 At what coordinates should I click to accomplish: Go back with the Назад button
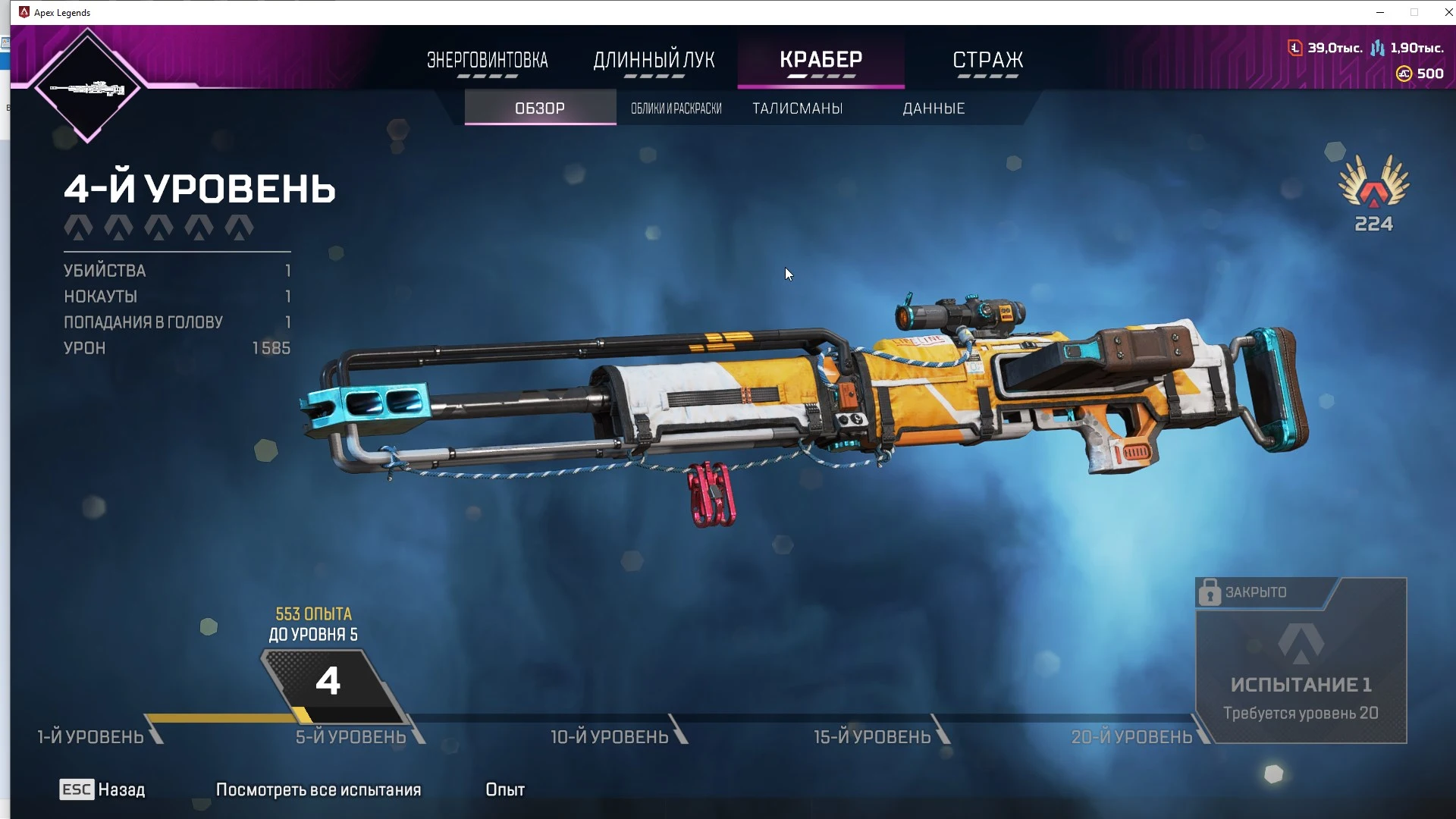102,789
